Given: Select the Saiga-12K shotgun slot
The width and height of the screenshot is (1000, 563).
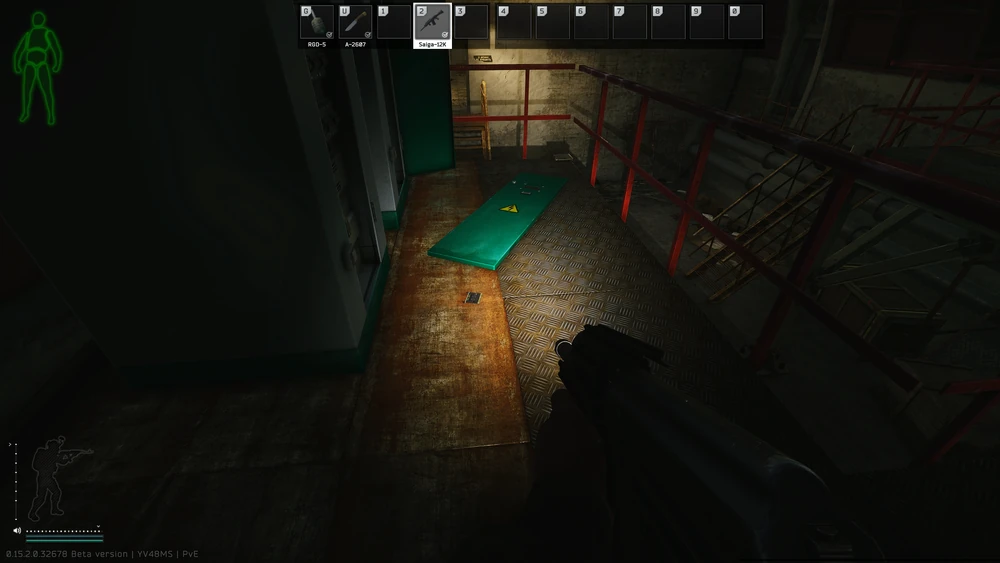Looking at the screenshot, I should (x=432, y=22).
